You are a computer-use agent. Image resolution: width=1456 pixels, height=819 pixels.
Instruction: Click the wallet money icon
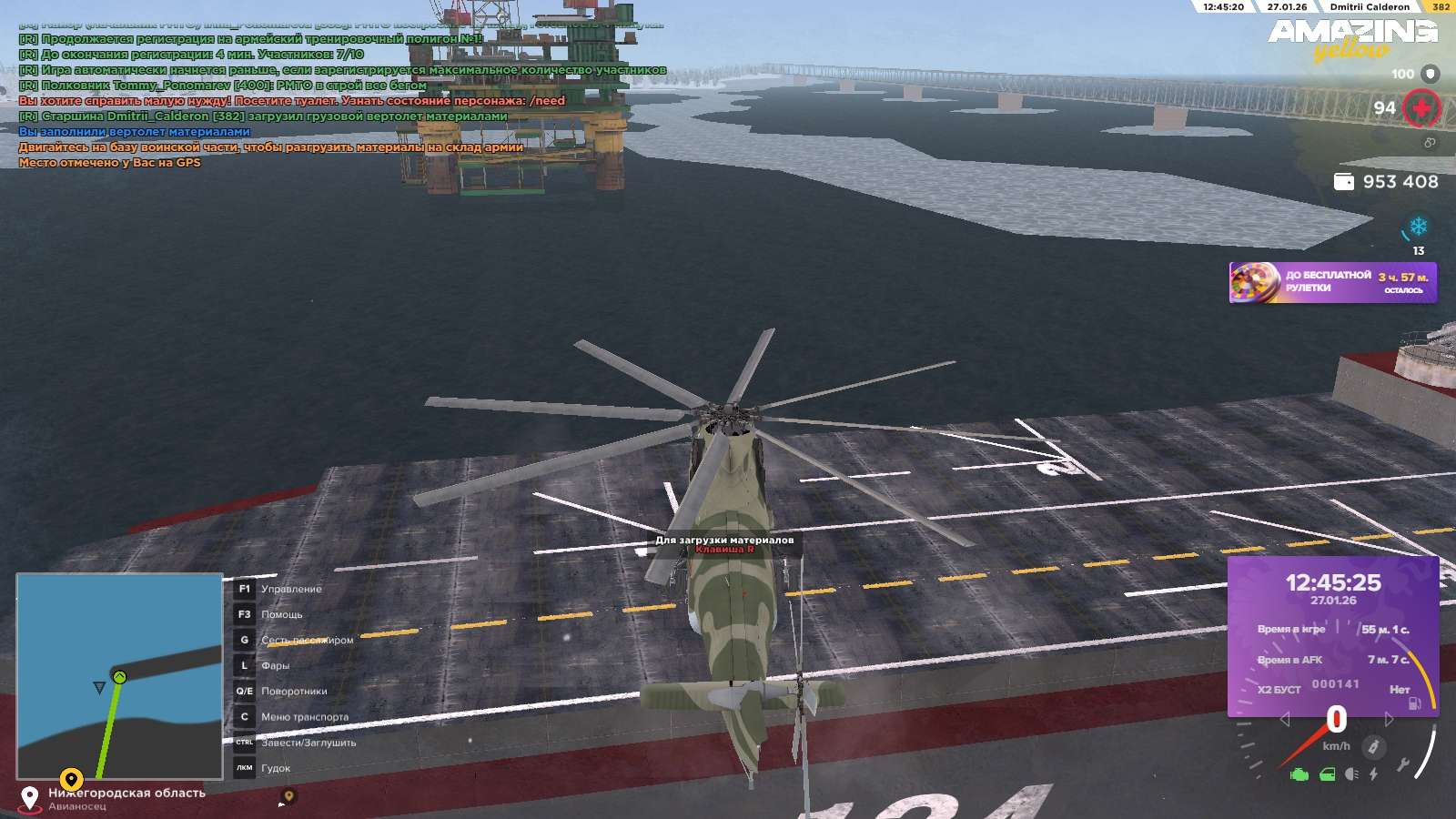(1343, 182)
